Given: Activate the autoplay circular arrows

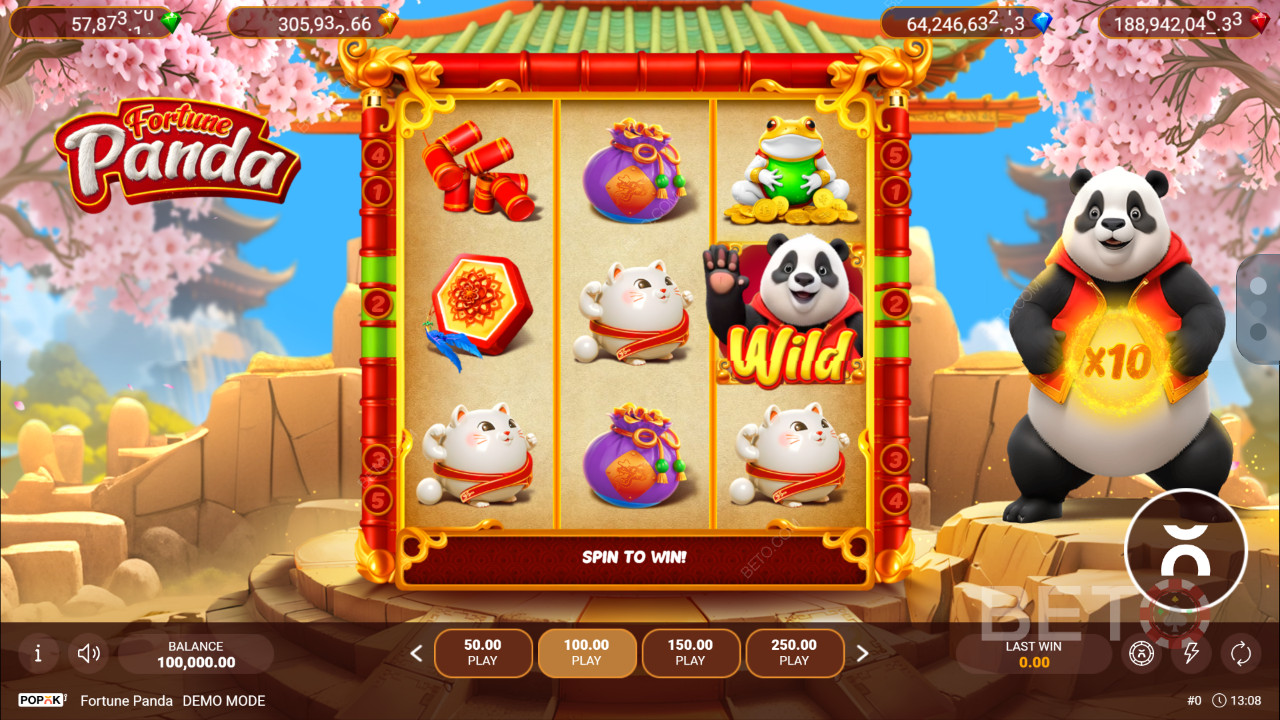Looking at the screenshot, I should 1241,654.
